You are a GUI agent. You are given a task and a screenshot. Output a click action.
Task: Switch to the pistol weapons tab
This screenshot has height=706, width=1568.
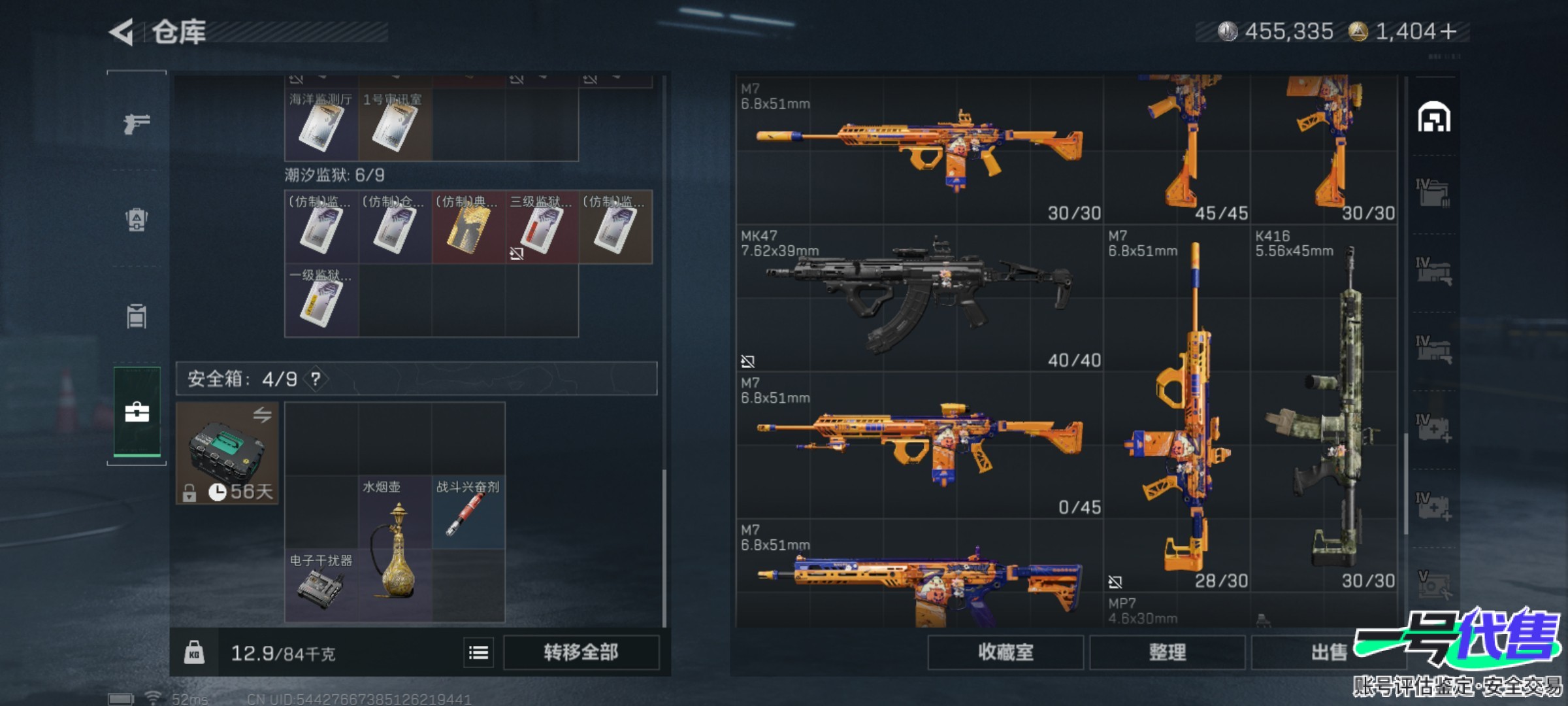137,123
